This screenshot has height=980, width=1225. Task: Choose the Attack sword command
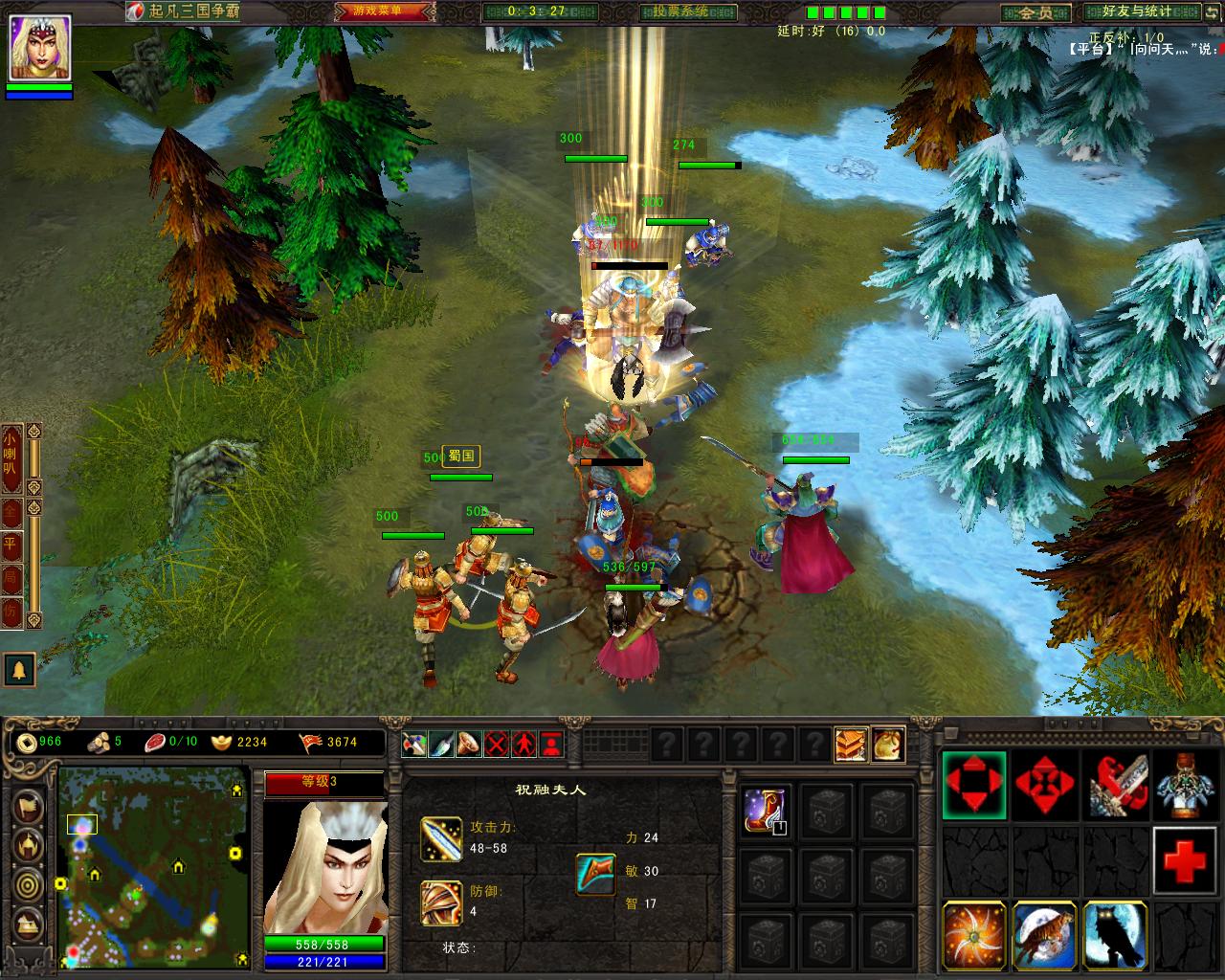[1116, 785]
